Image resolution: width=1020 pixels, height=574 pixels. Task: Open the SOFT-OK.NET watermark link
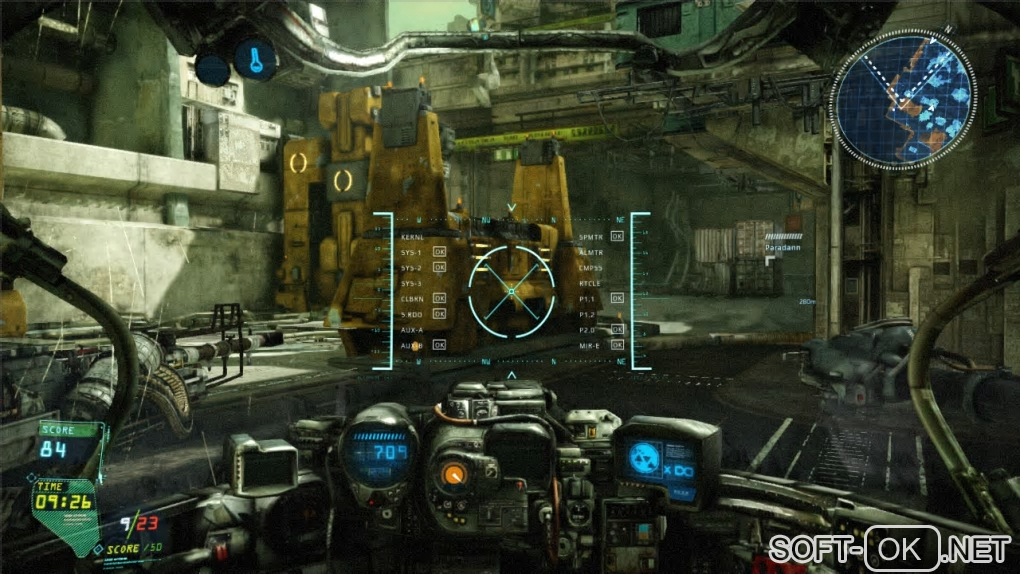point(889,549)
